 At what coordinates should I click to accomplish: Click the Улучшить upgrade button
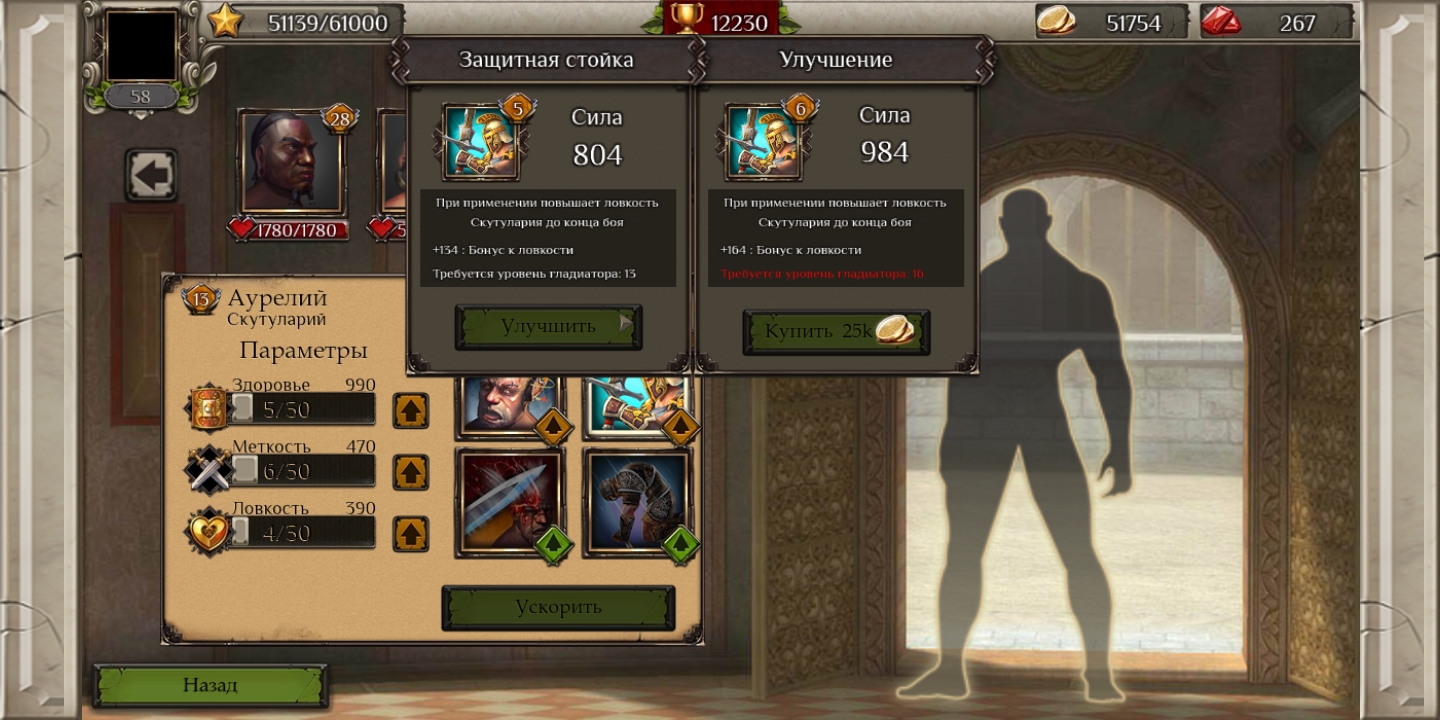click(548, 327)
